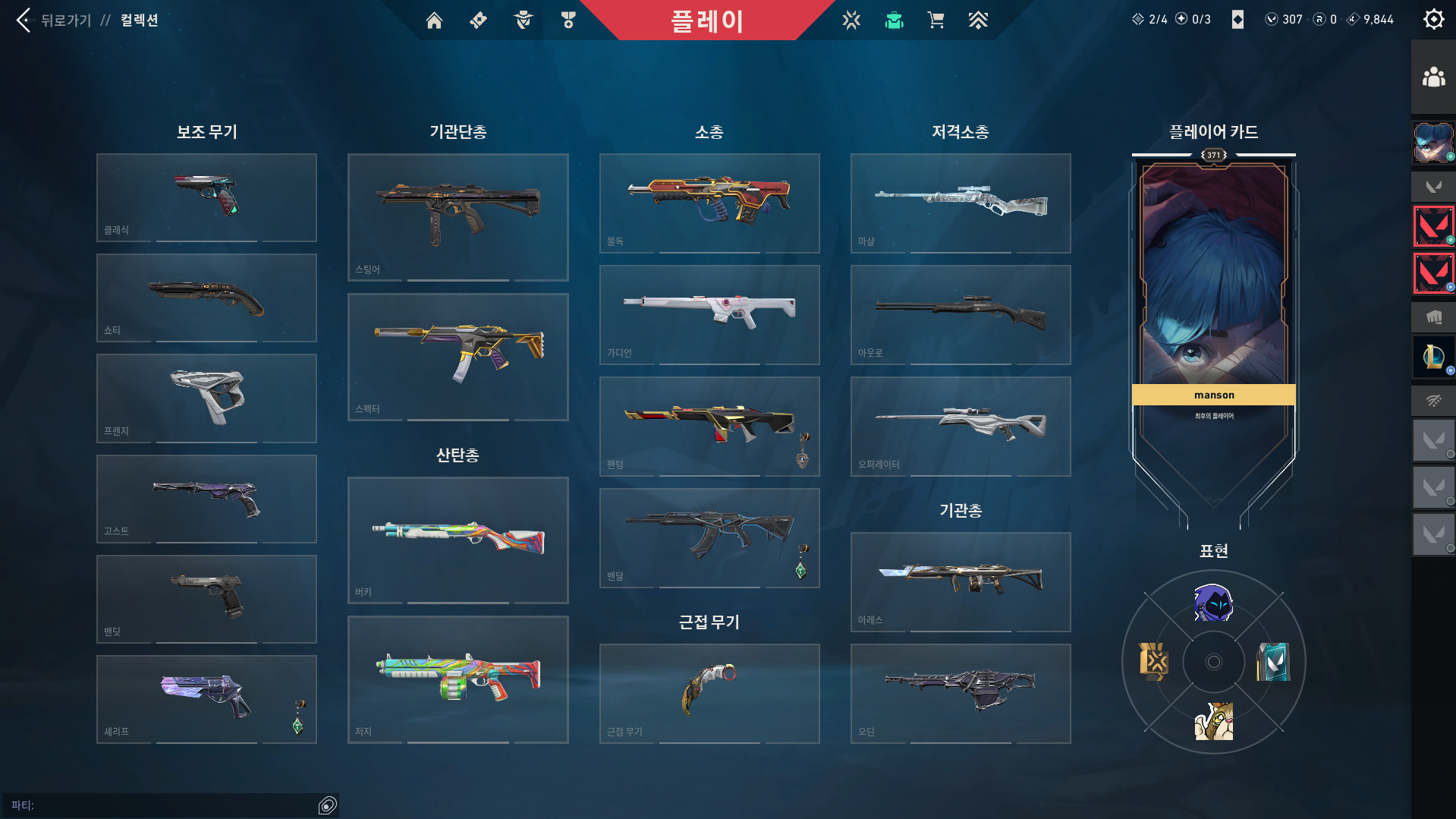Expand the Ghost pistol skin details

click(206, 499)
